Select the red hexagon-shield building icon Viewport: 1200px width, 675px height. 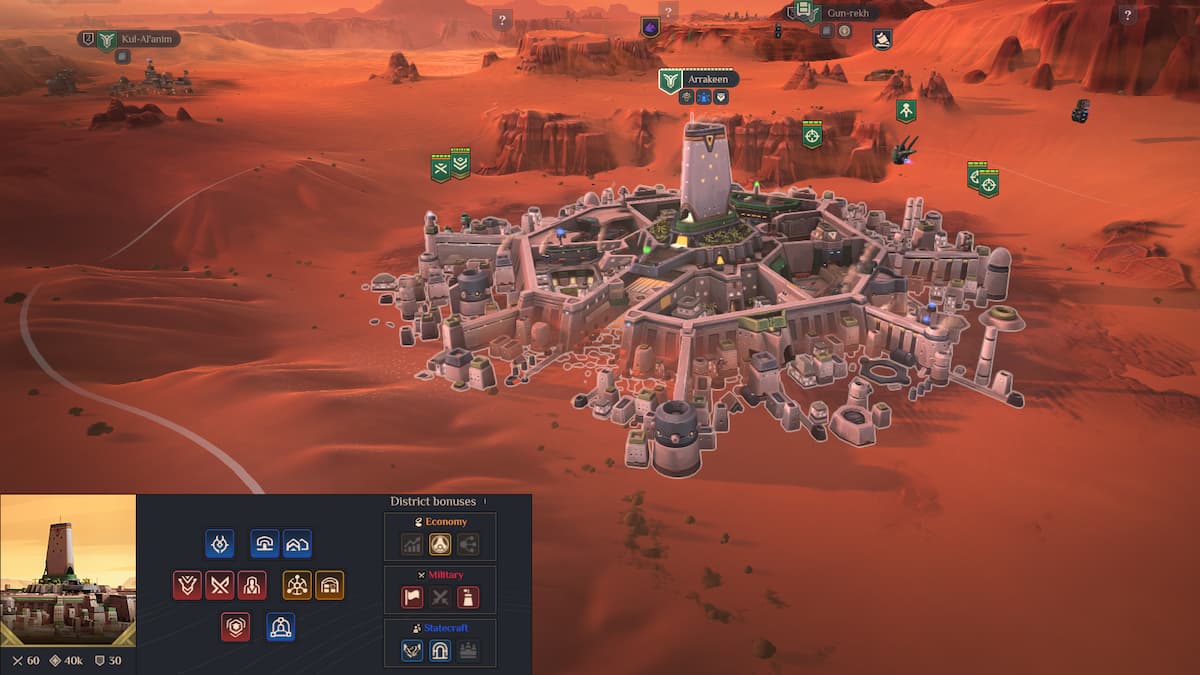click(236, 627)
